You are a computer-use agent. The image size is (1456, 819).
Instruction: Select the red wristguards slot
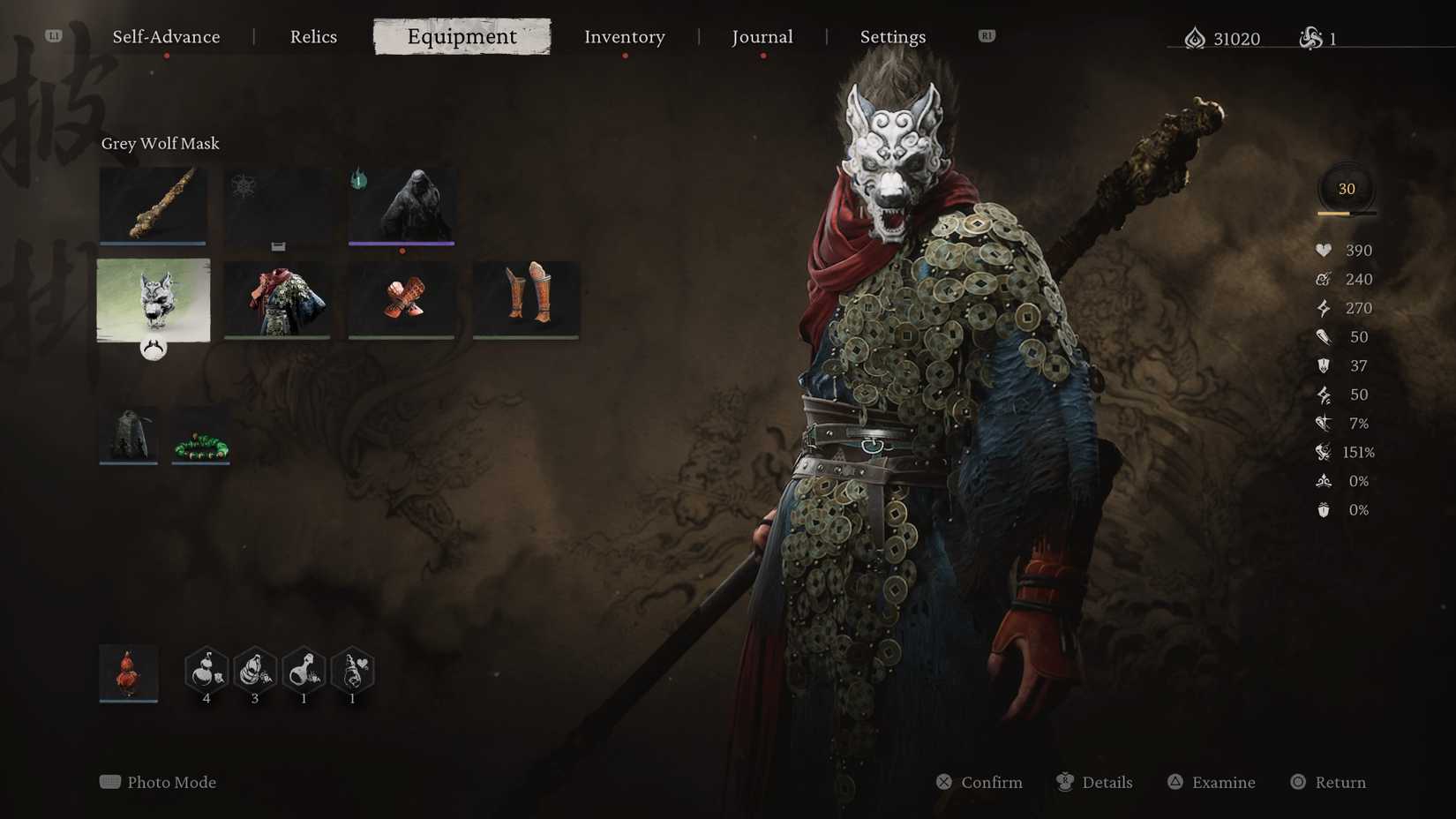(x=402, y=300)
